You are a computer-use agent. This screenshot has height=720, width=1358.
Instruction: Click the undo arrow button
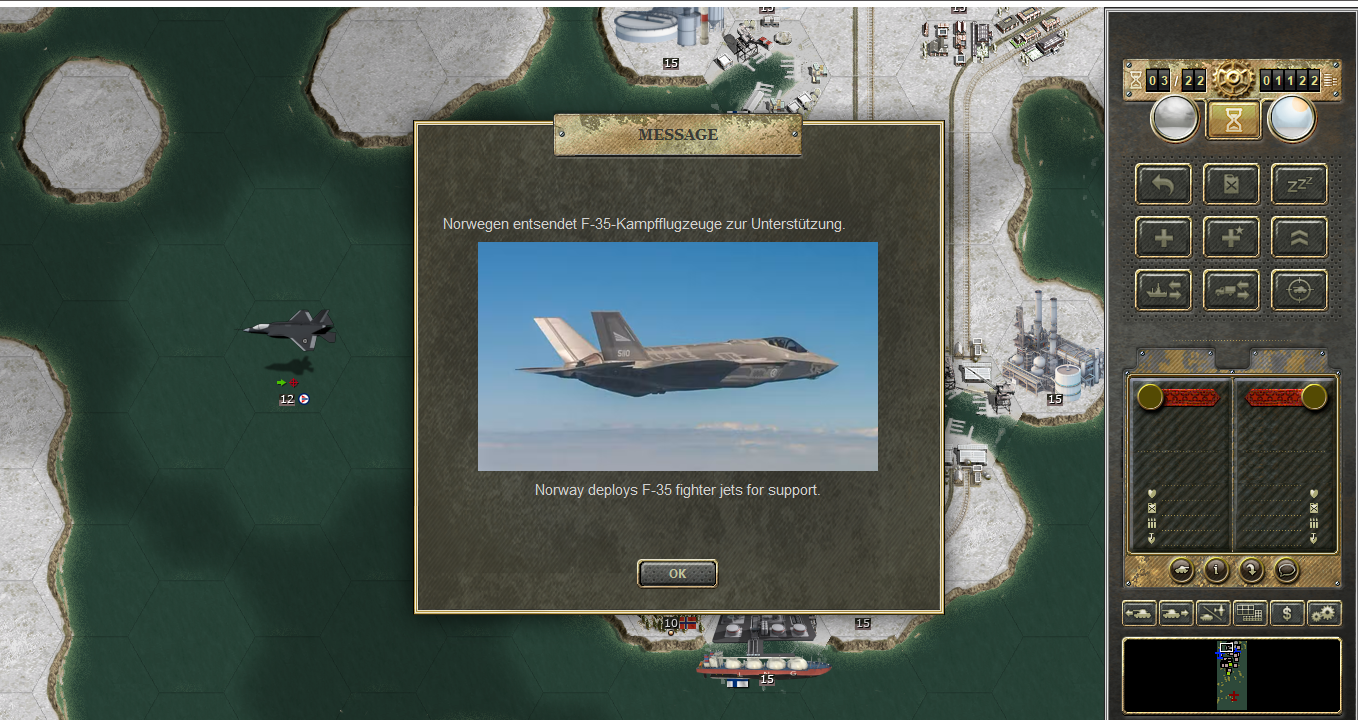1163,184
